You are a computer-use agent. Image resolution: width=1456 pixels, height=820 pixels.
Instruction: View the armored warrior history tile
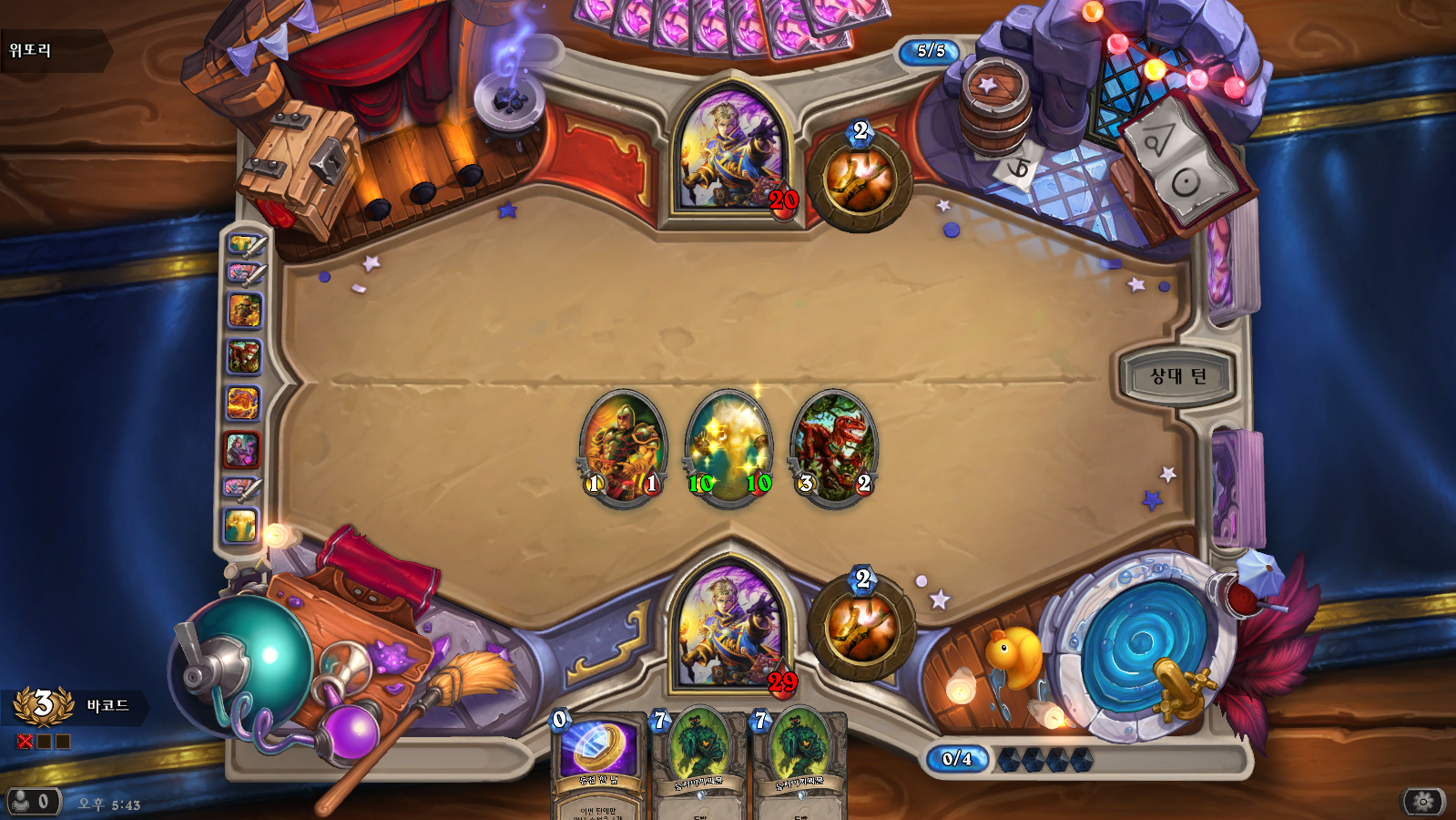pos(243,311)
